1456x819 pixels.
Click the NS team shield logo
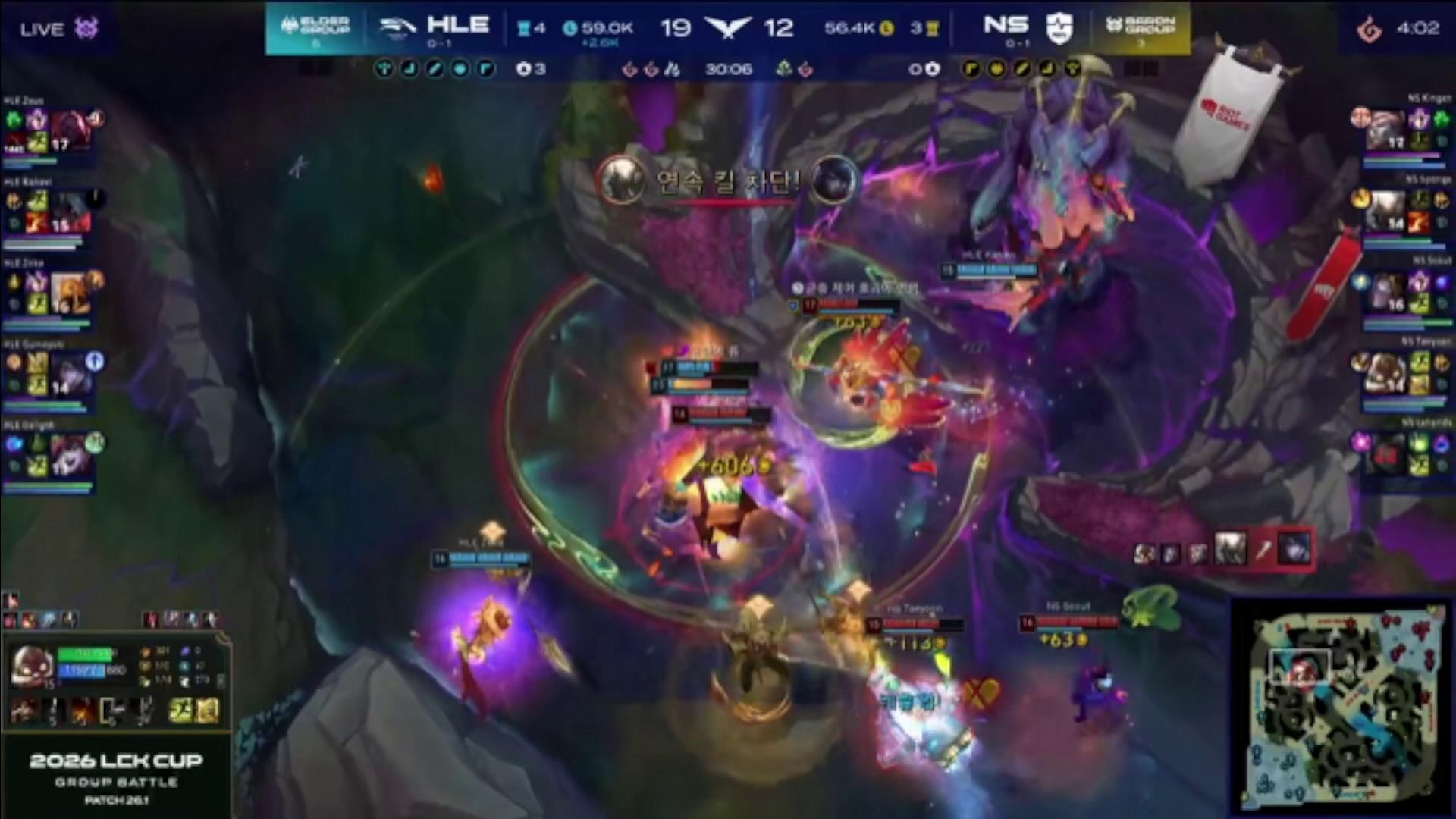(1059, 28)
